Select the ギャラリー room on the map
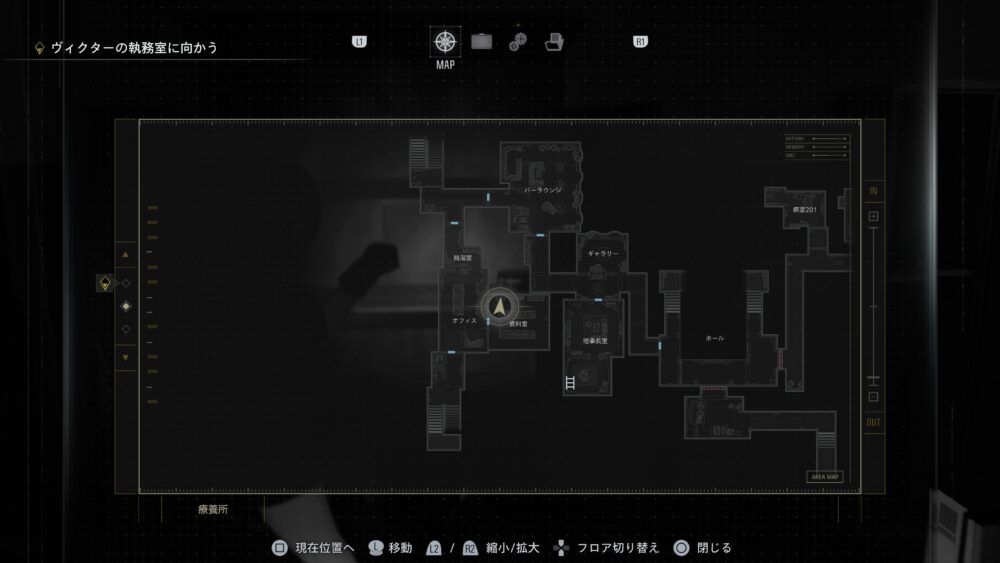The image size is (1000, 563). tap(603, 254)
